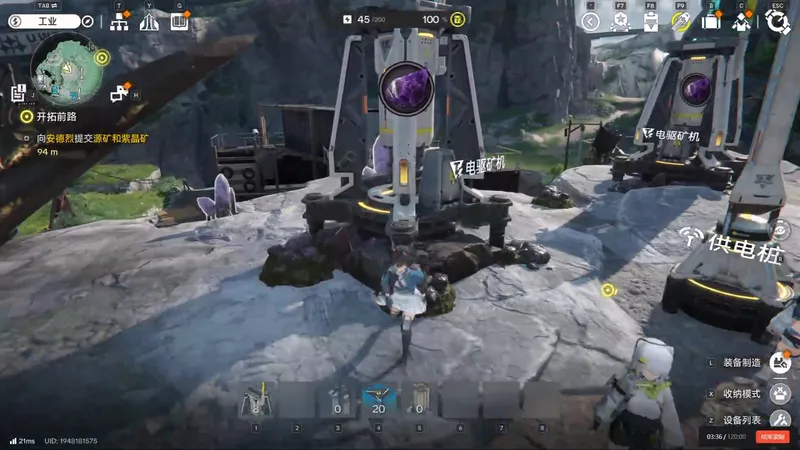Click the compass icon beside 工业
This screenshot has width=800, height=450.
tap(88, 21)
